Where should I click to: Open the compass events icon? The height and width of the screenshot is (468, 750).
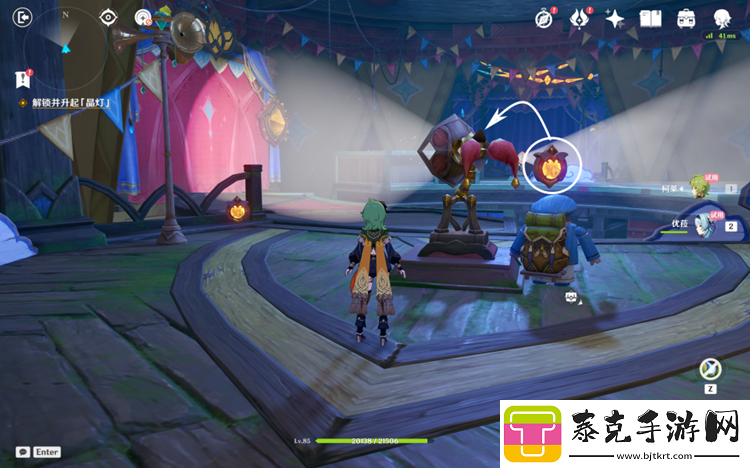544,18
